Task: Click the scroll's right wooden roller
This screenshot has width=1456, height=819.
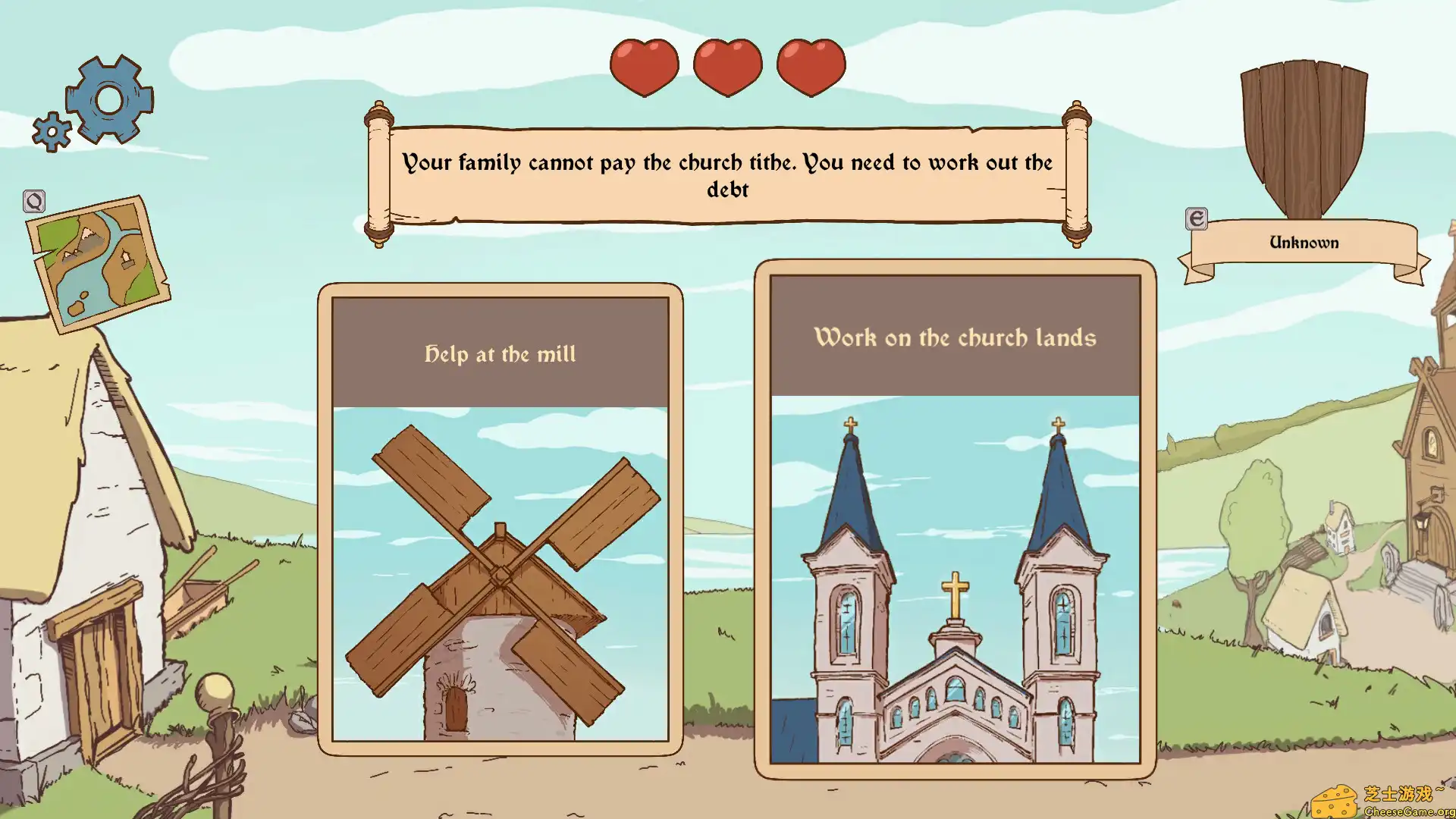Action: 1078,173
